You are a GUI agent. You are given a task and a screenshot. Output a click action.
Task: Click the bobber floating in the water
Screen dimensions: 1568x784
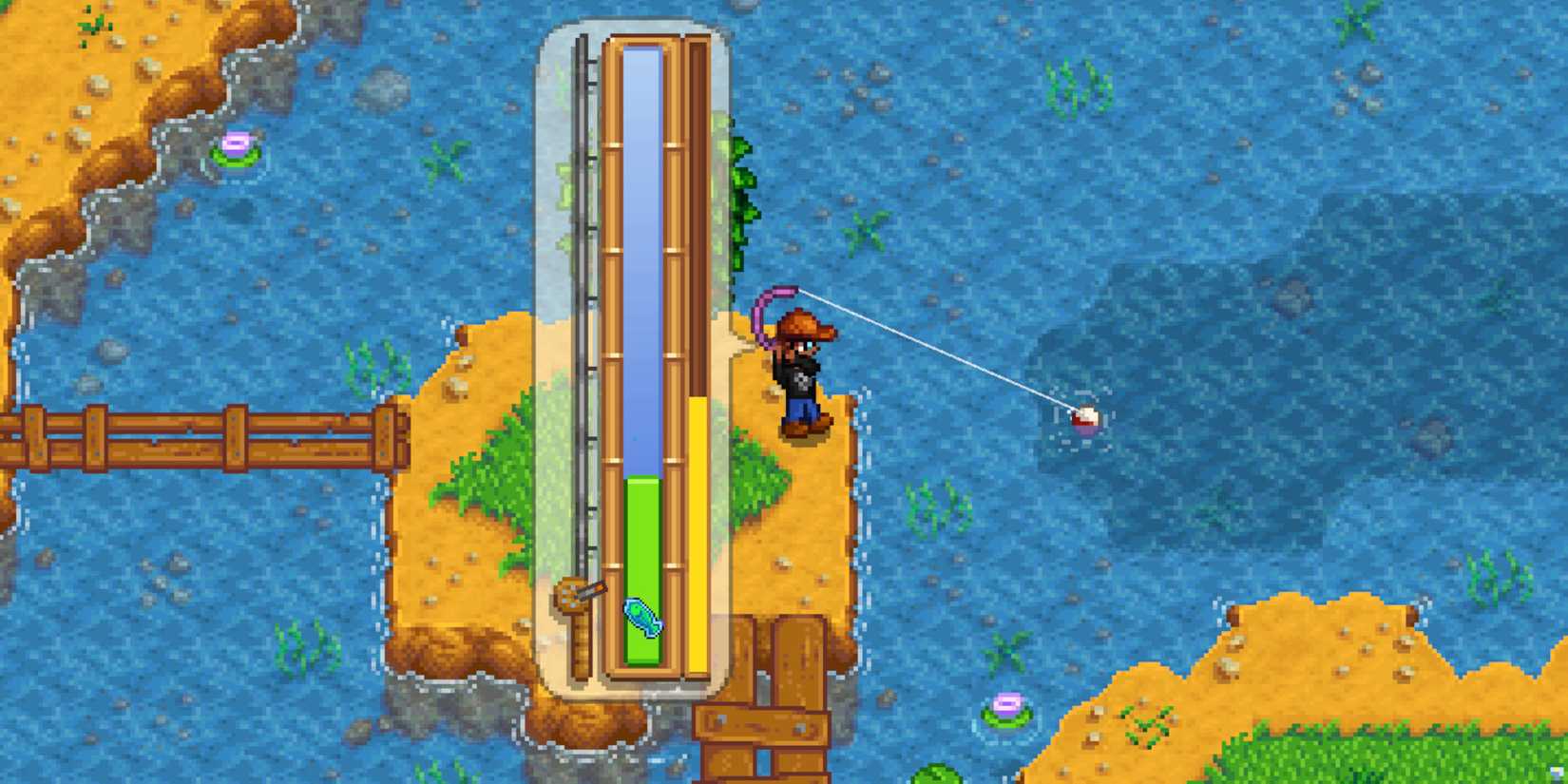(1085, 418)
